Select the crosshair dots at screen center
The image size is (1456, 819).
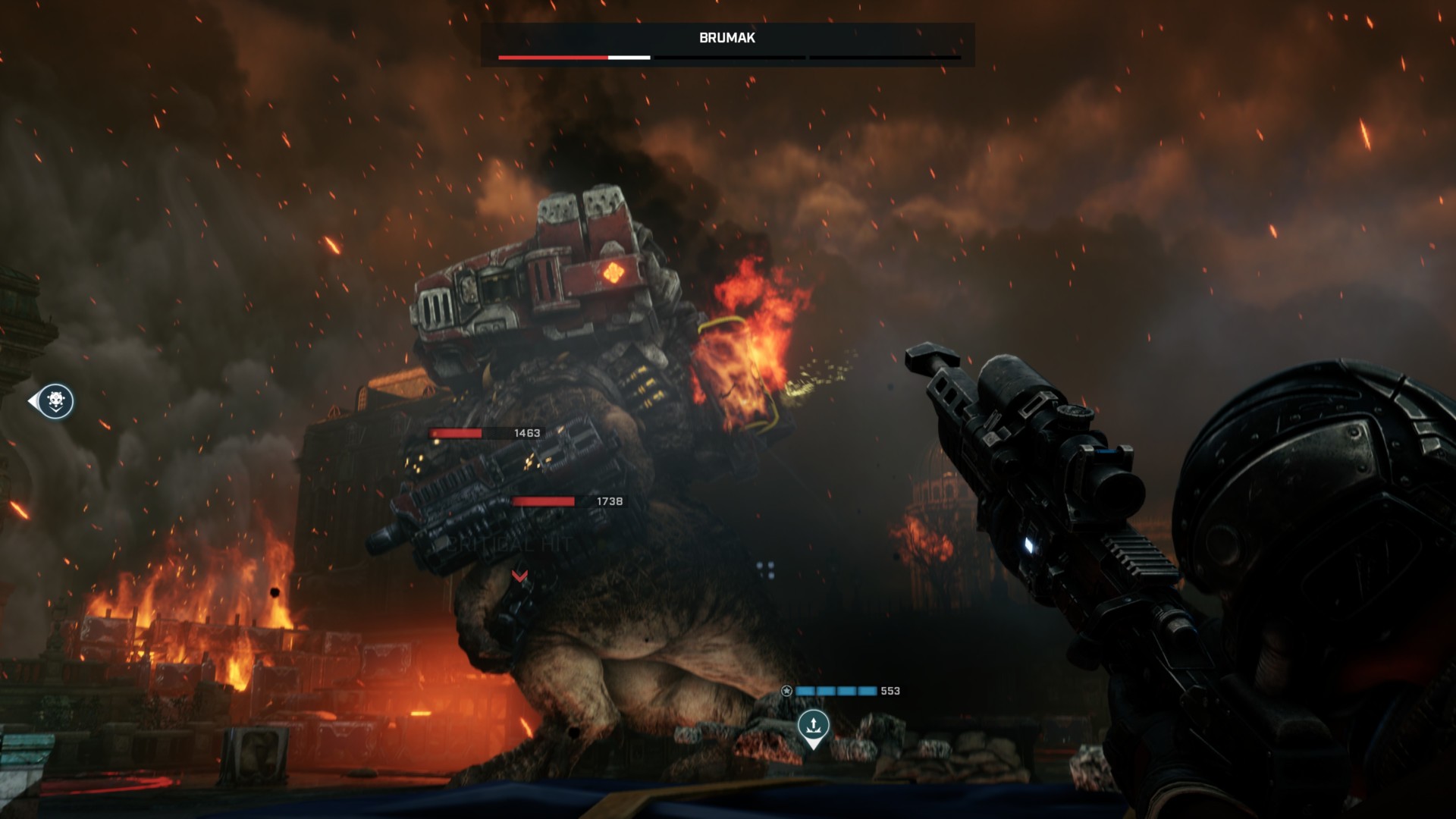click(765, 570)
